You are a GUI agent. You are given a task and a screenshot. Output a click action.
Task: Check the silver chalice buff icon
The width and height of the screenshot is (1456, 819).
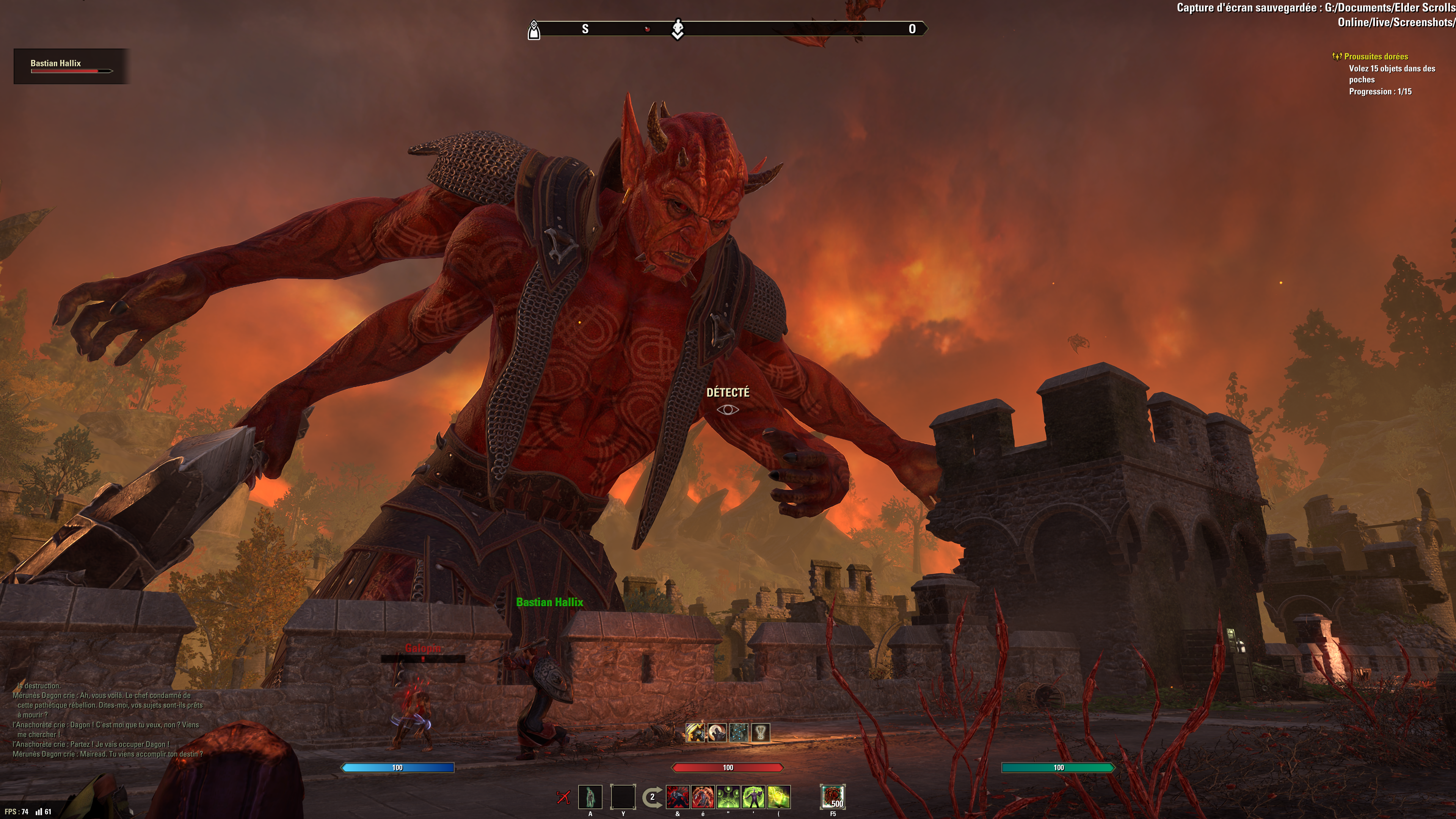(x=761, y=733)
